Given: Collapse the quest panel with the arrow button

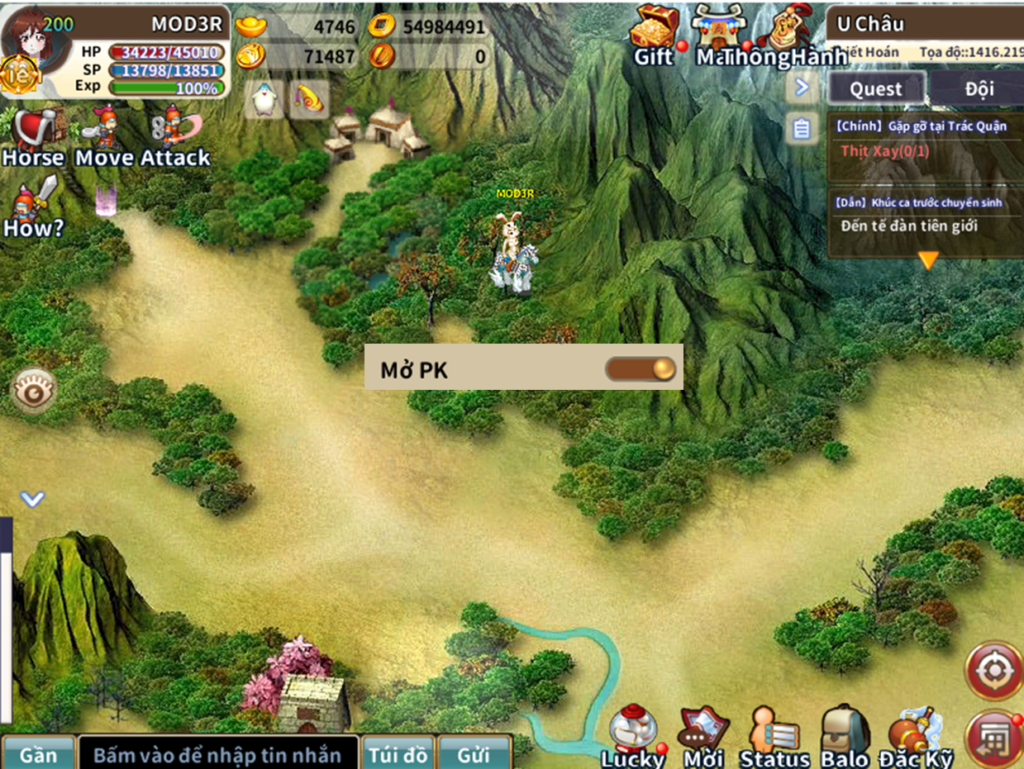Looking at the screenshot, I should point(801,88).
